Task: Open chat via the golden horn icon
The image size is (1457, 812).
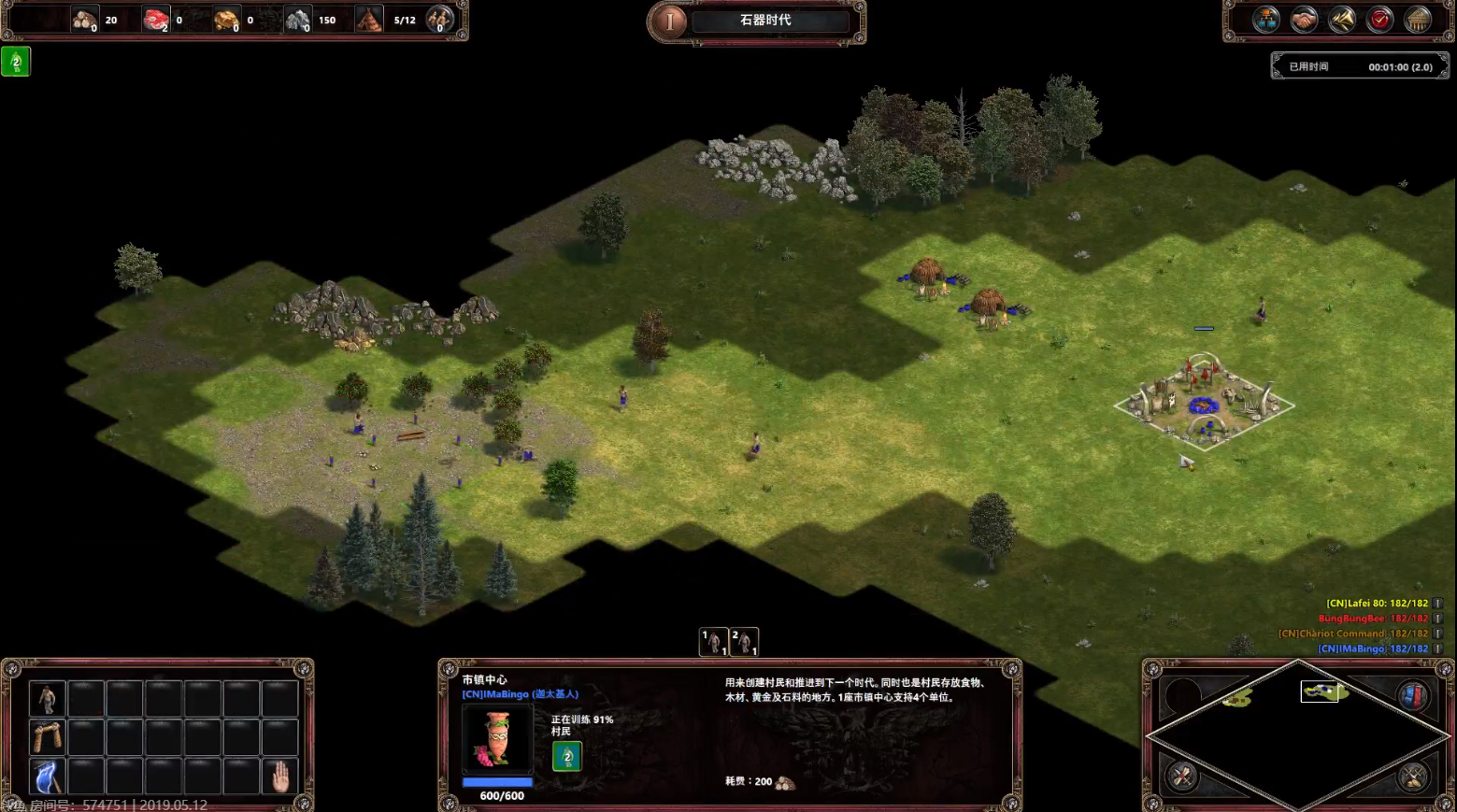Action: click(x=1342, y=20)
